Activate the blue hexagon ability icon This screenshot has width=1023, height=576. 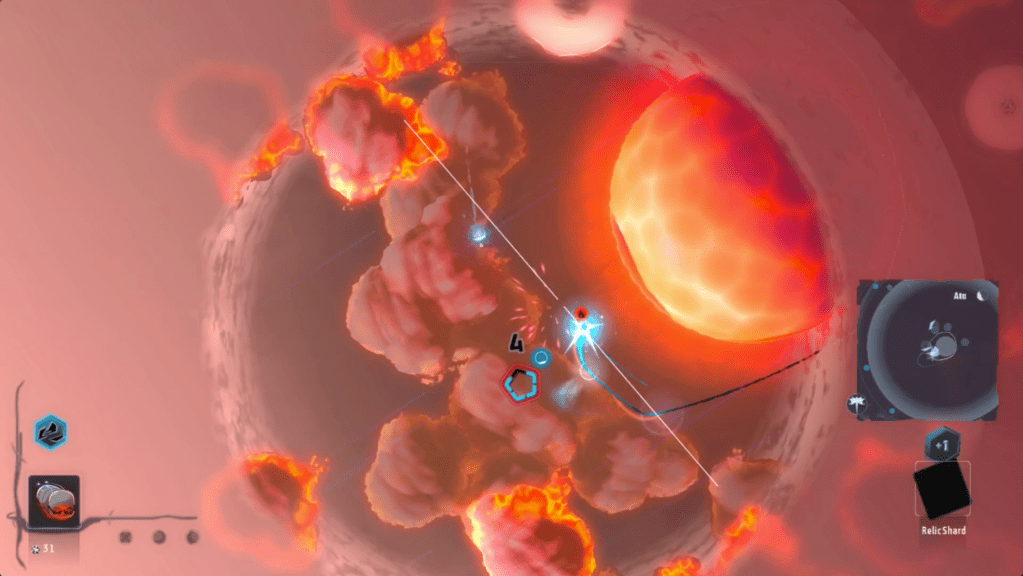[50, 432]
